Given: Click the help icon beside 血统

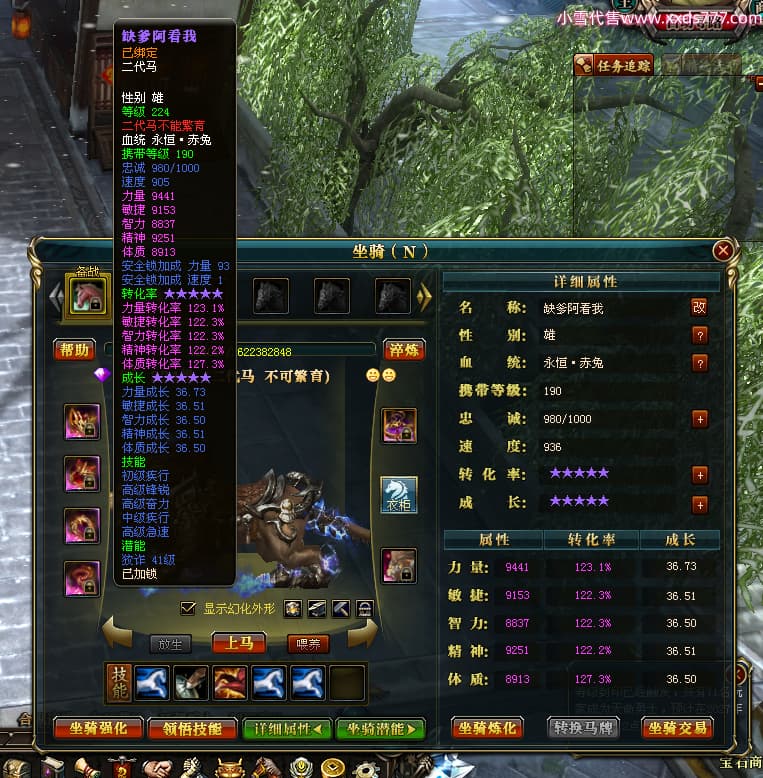Looking at the screenshot, I should tap(700, 363).
